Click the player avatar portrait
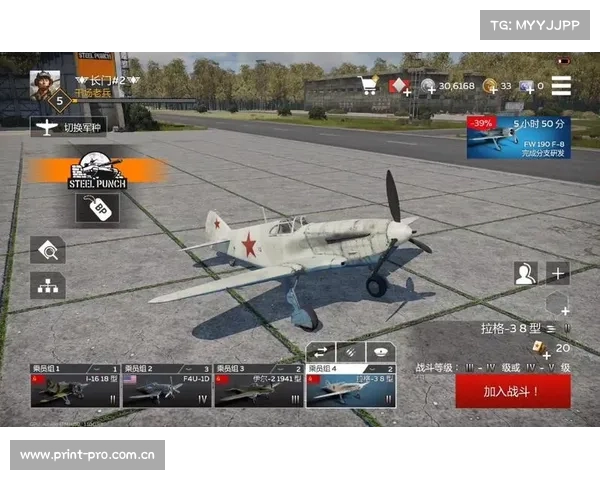This screenshot has height=480, width=600. tap(45, 83)
